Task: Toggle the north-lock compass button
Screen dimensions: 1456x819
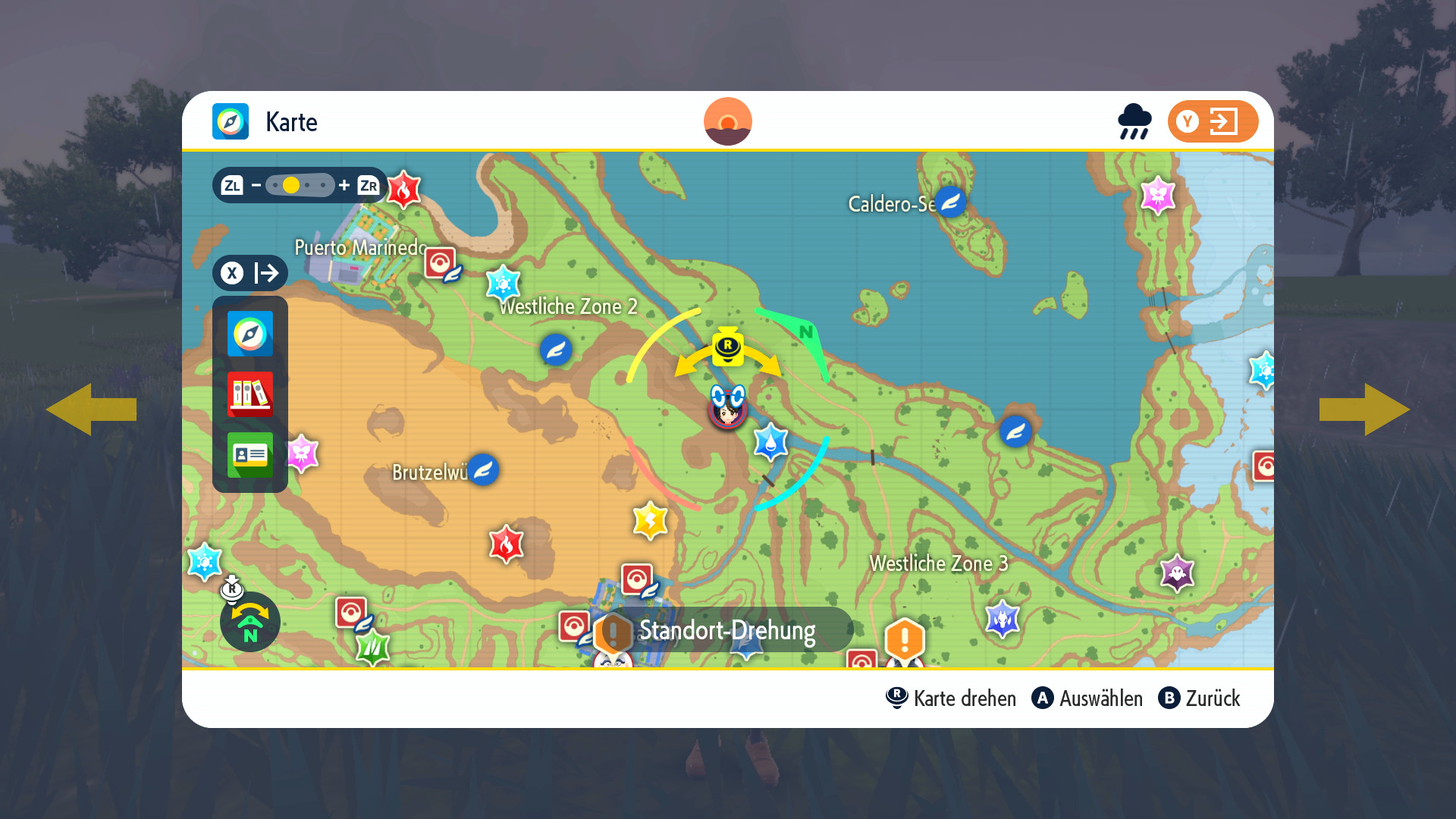Action: click(x=250, y=623)
